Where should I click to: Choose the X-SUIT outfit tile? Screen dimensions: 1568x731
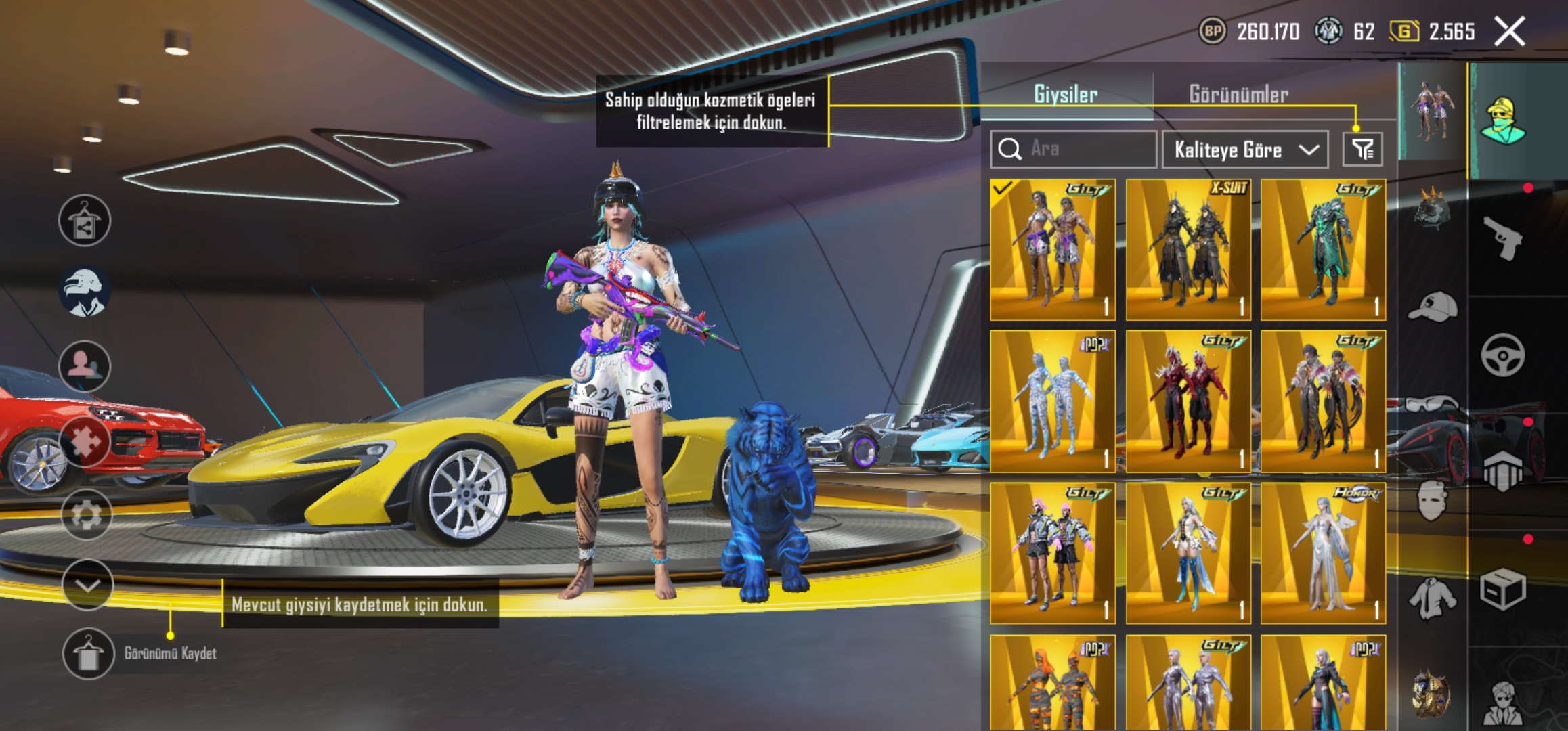pos(1188,250)
